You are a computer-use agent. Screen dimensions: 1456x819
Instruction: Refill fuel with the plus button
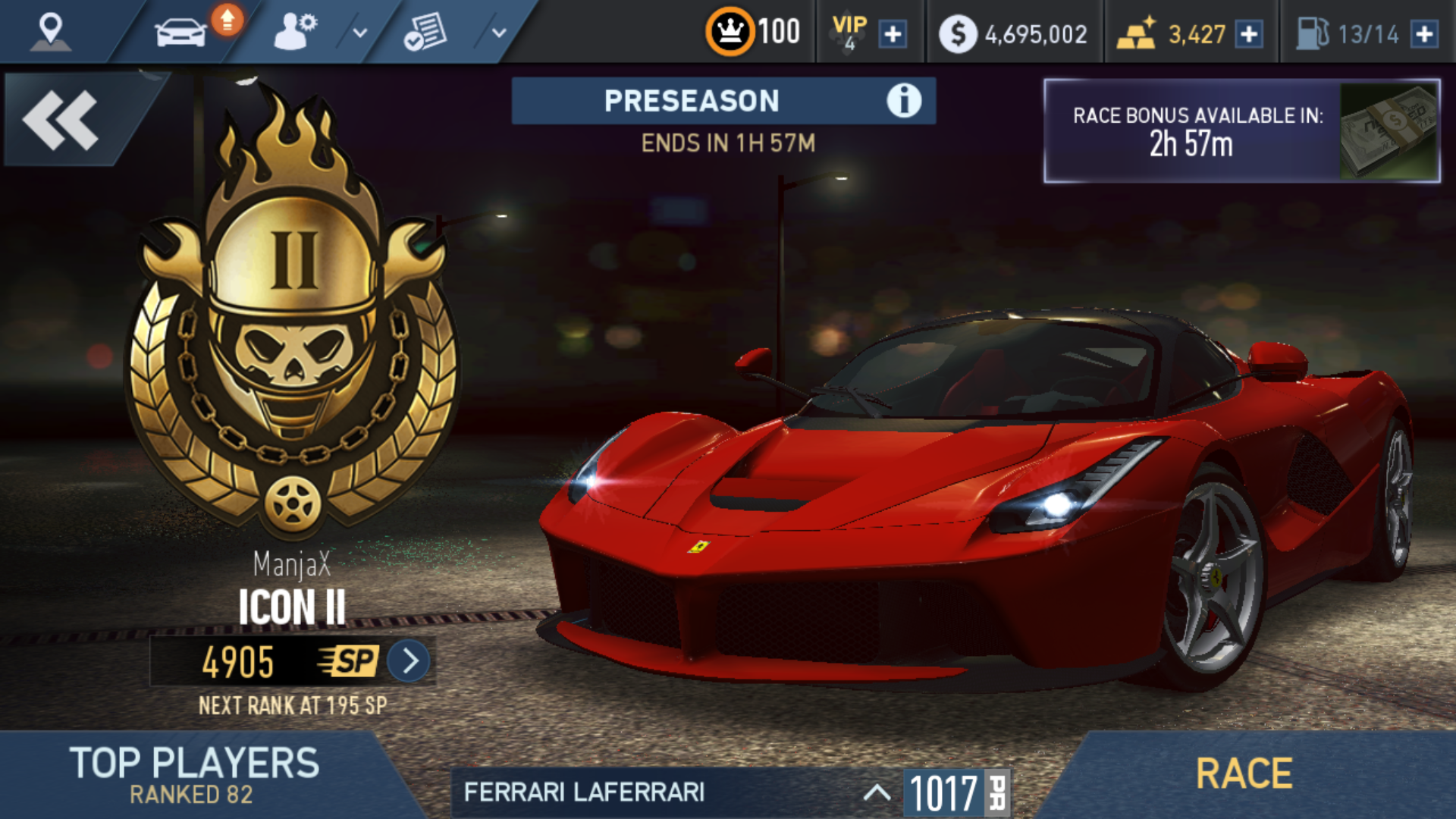click(x=1425, y=34)
